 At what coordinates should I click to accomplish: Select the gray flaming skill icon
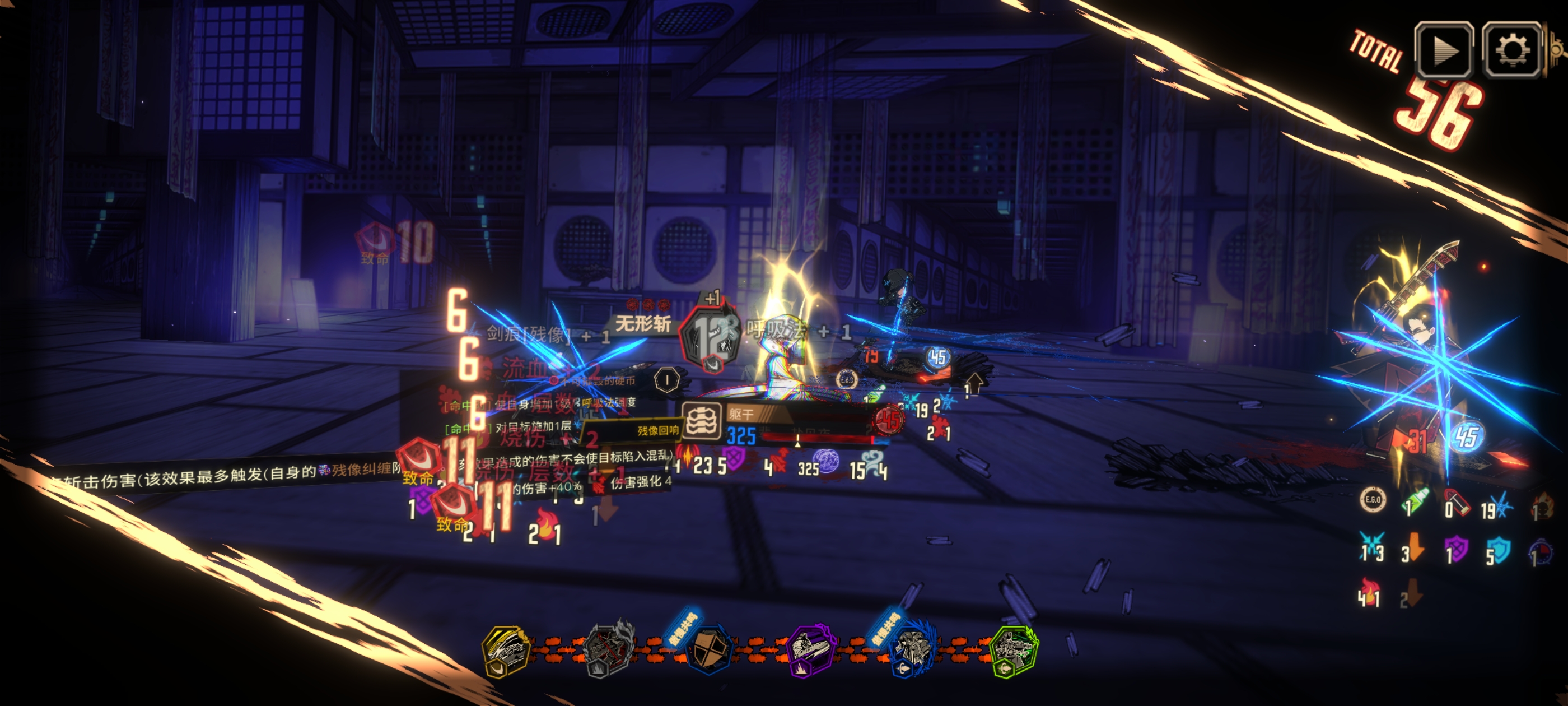pos(608,649)
